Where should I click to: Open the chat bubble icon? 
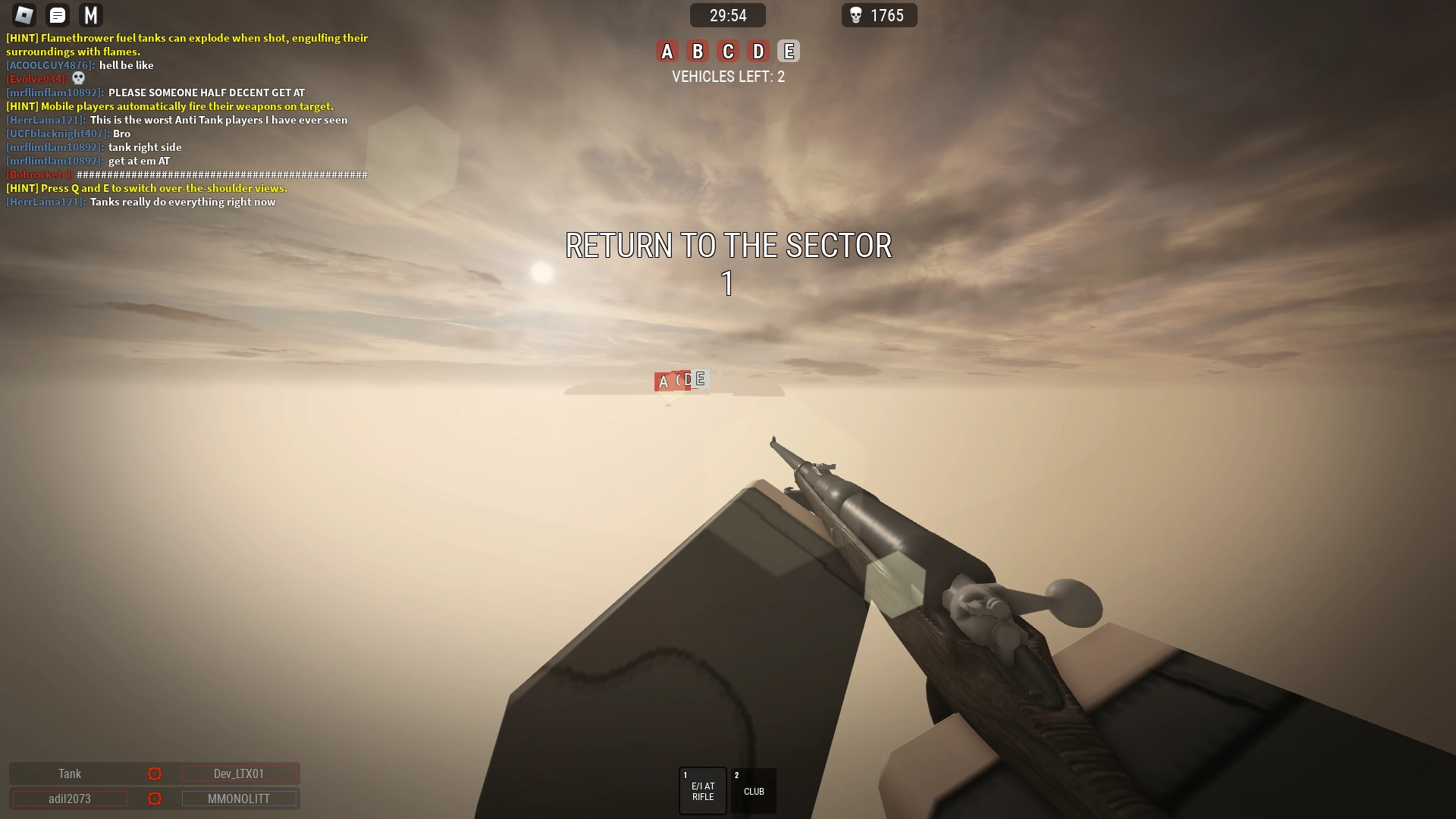point(57,14)
